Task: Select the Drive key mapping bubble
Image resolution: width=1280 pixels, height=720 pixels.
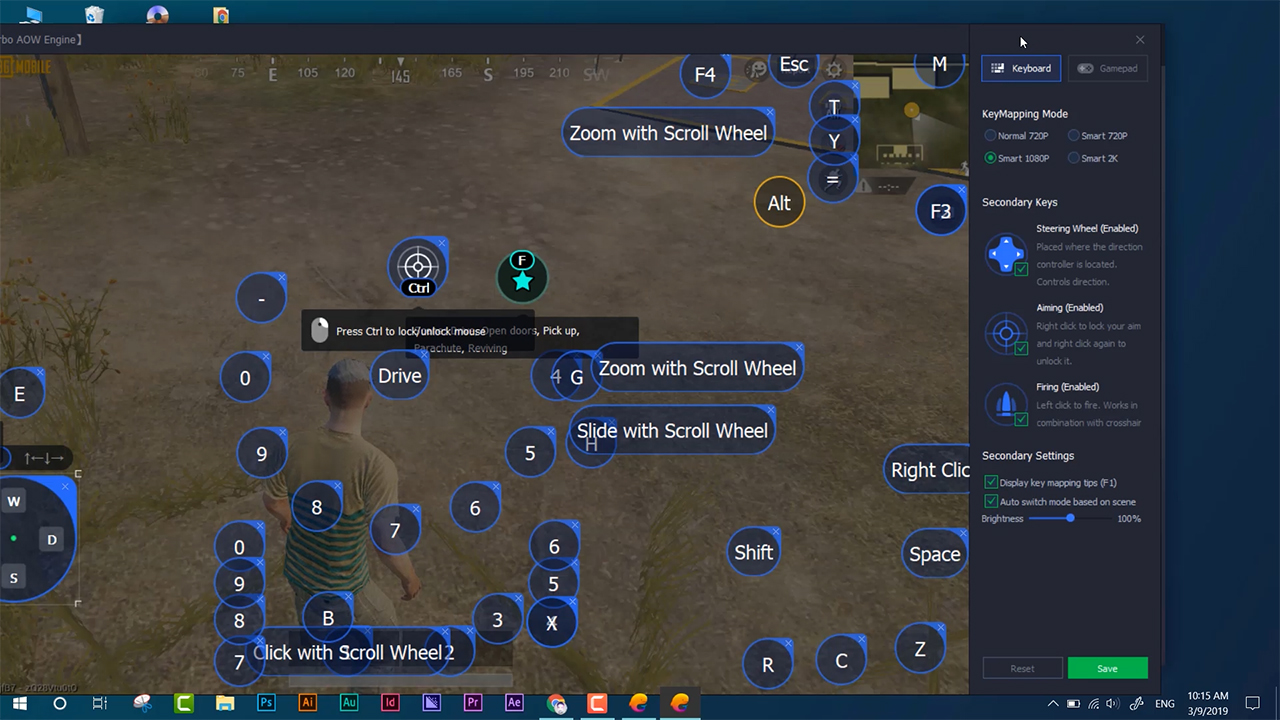Action: [x=400, y=376]
